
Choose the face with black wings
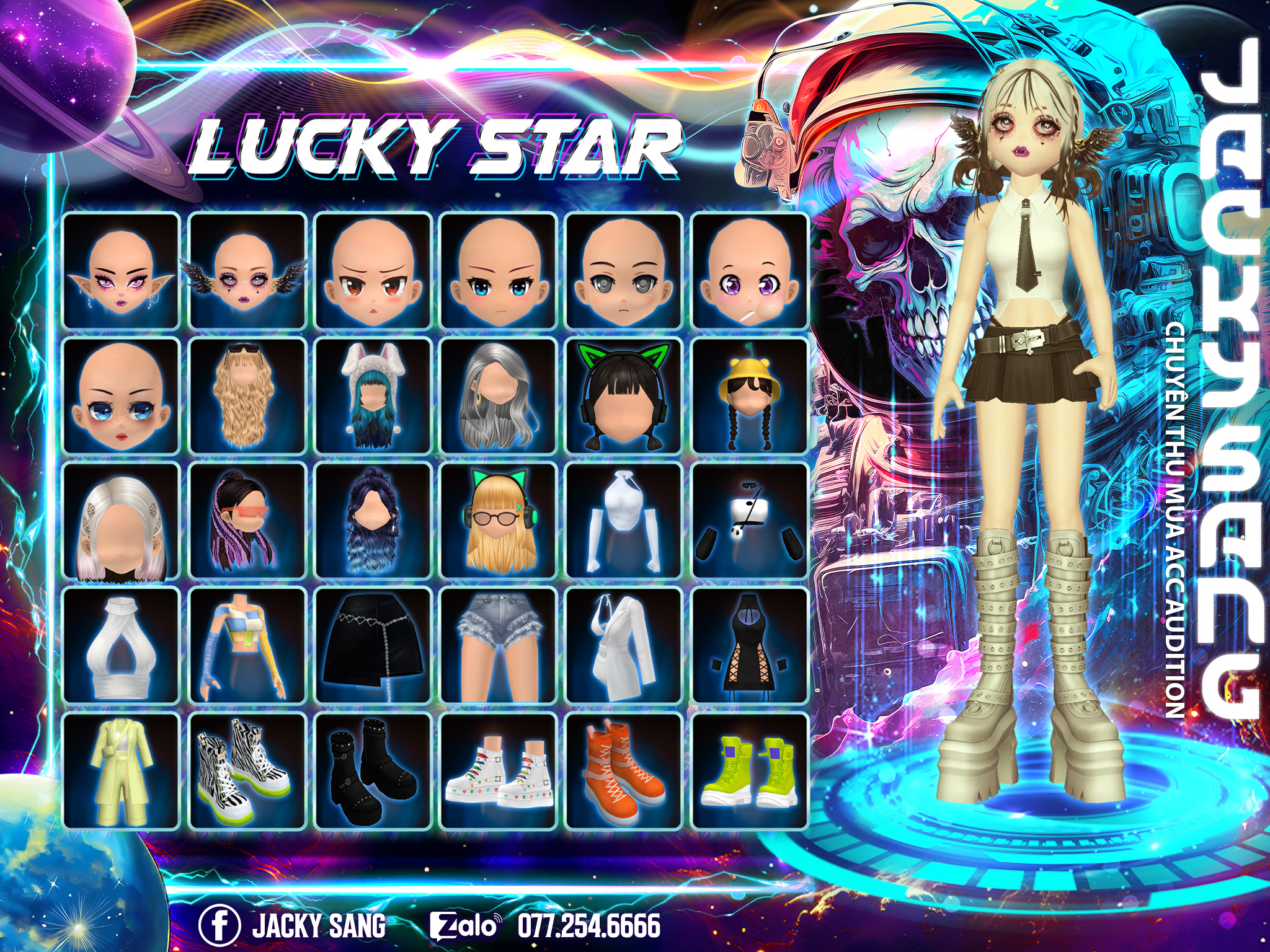pyautogui.click(x=247, y=270)
